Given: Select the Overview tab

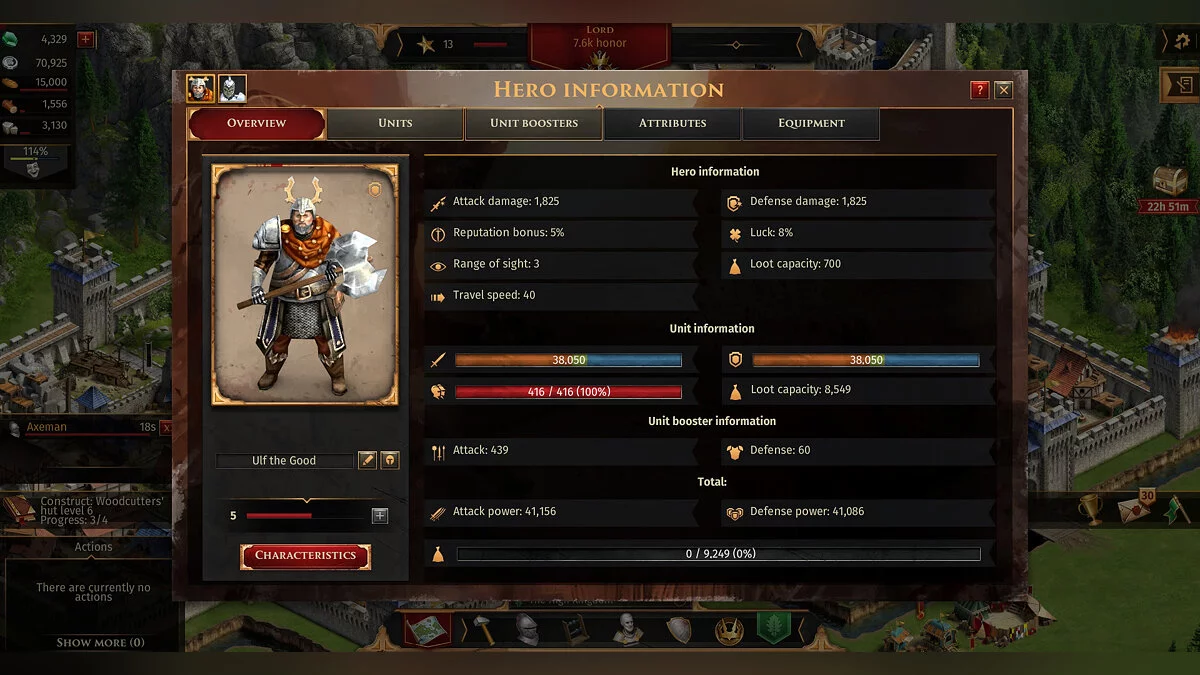Looking at the screenshot, I should click(257, 123).
